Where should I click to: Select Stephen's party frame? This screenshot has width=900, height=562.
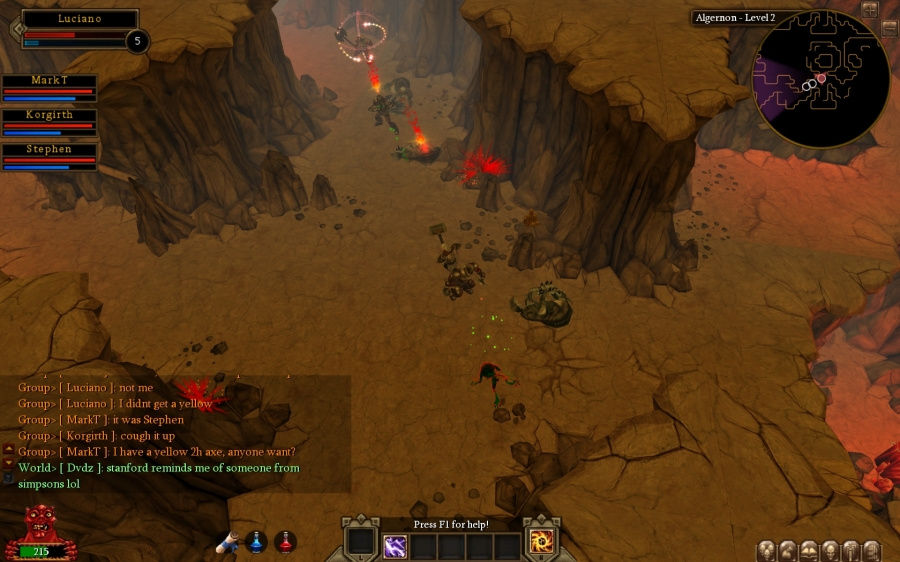click(x=49, y=155)
